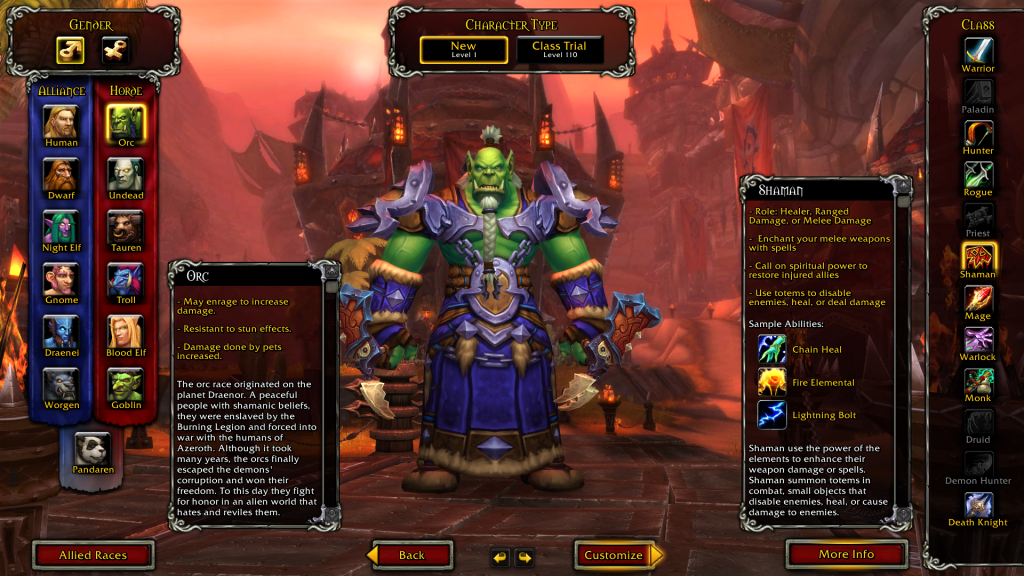Click the Chain Heal sample ability icon
This screenshot has width=1024, height=576.
click(x=772, y=349)
